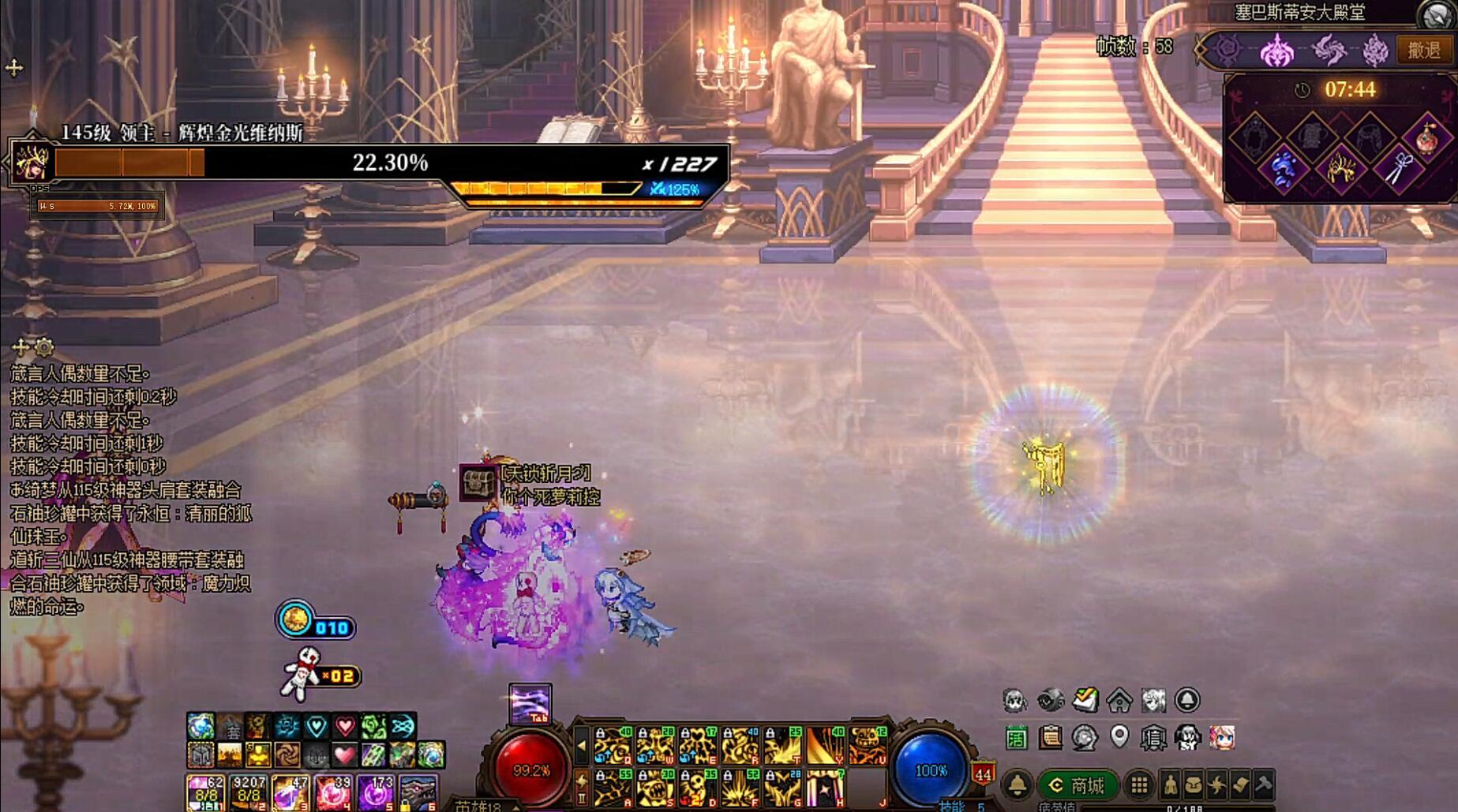The image size is (1458, 812).
Task: Click the gold bell notification button
Action: pyautogui.click(x=1017, y=785)
